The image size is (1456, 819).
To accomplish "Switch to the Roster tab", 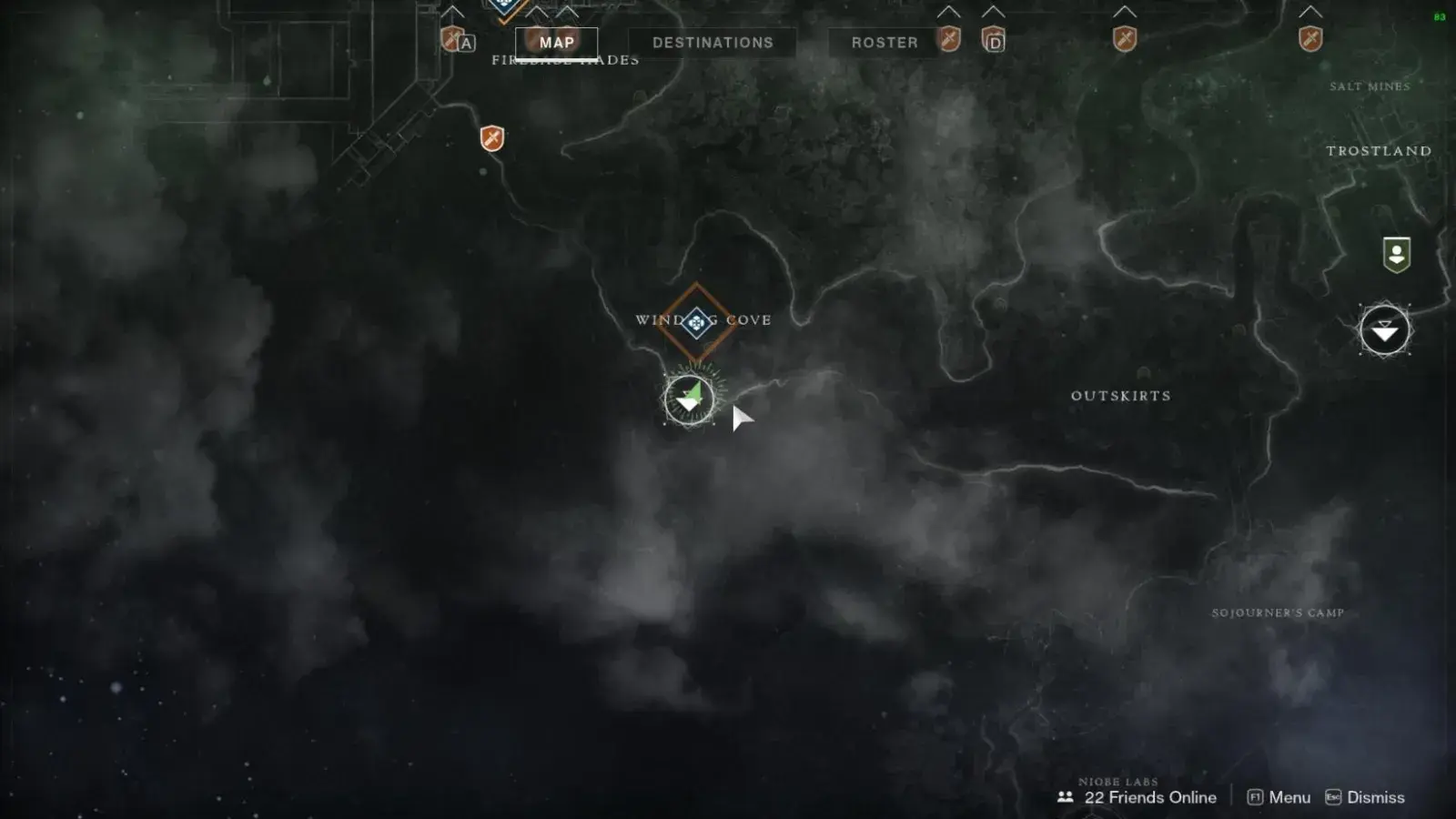I will coord(884,43).
